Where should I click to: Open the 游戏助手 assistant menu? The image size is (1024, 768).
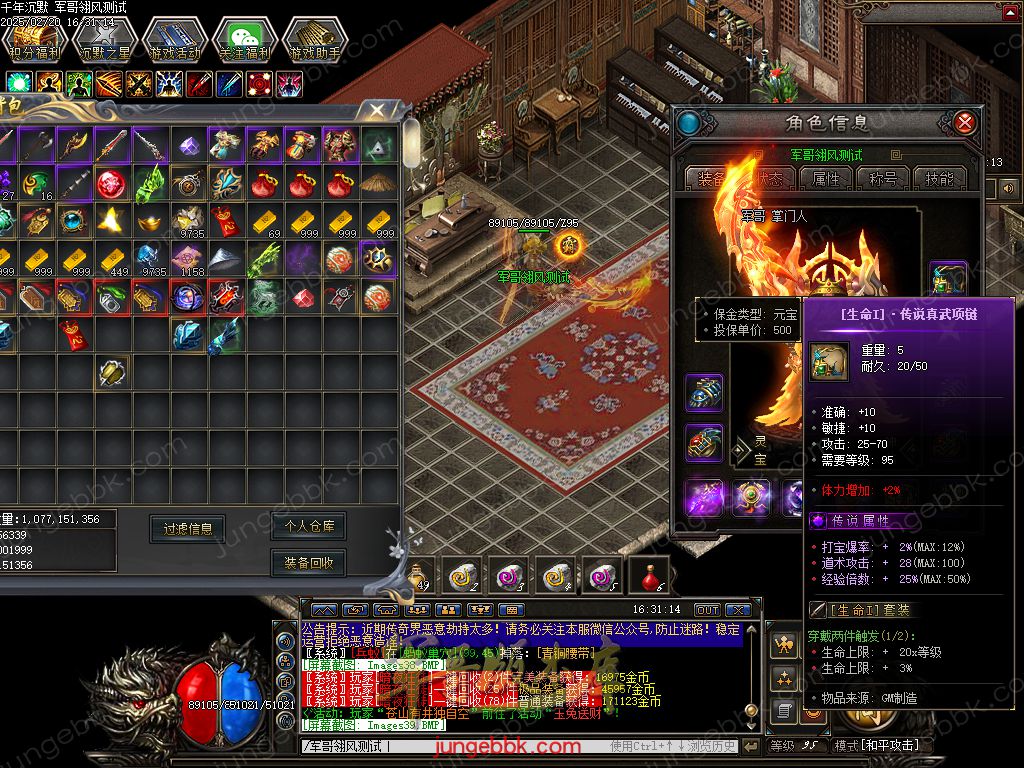point(314,40)
